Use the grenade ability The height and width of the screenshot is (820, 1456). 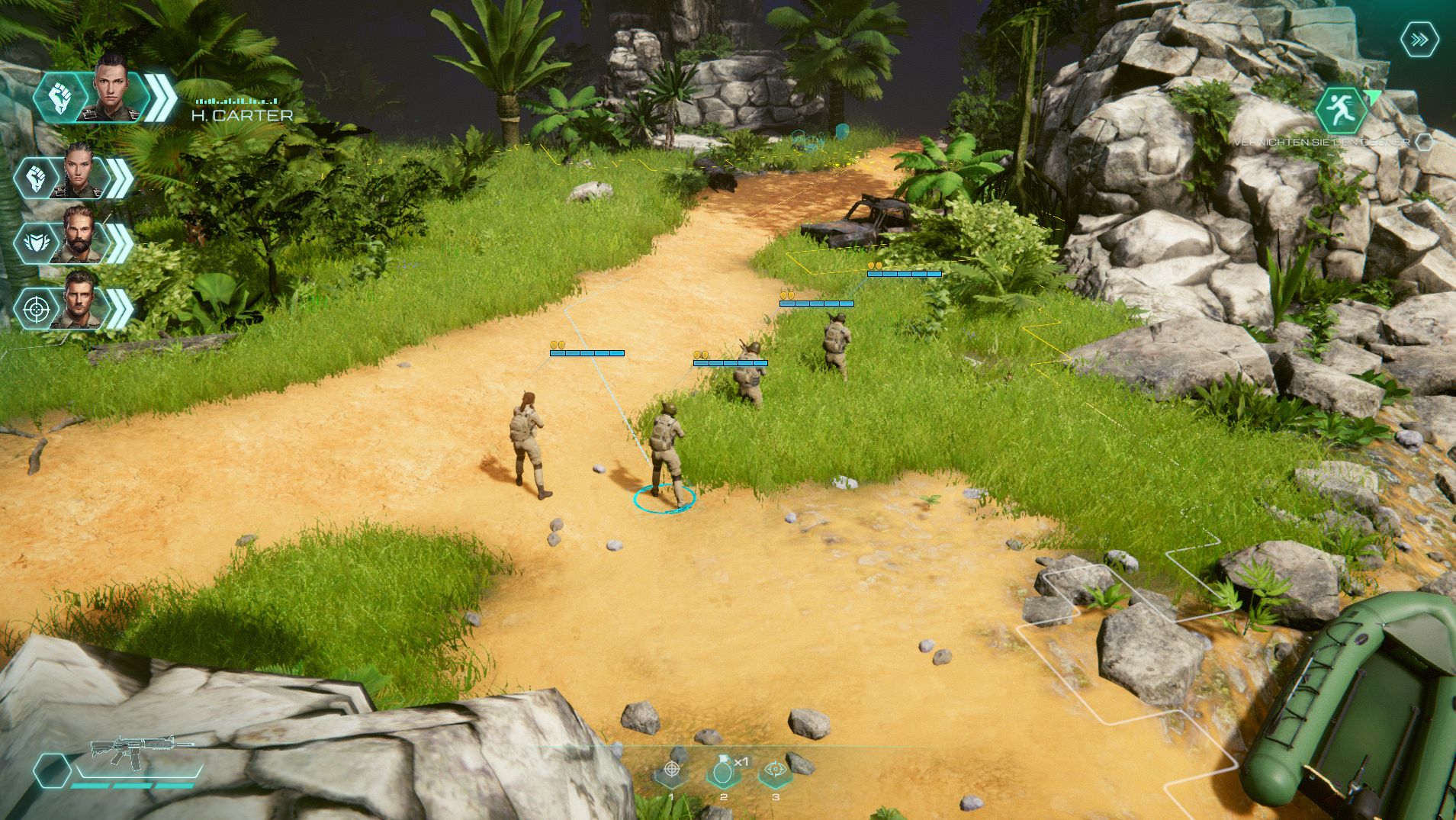[x=723, y=772]
